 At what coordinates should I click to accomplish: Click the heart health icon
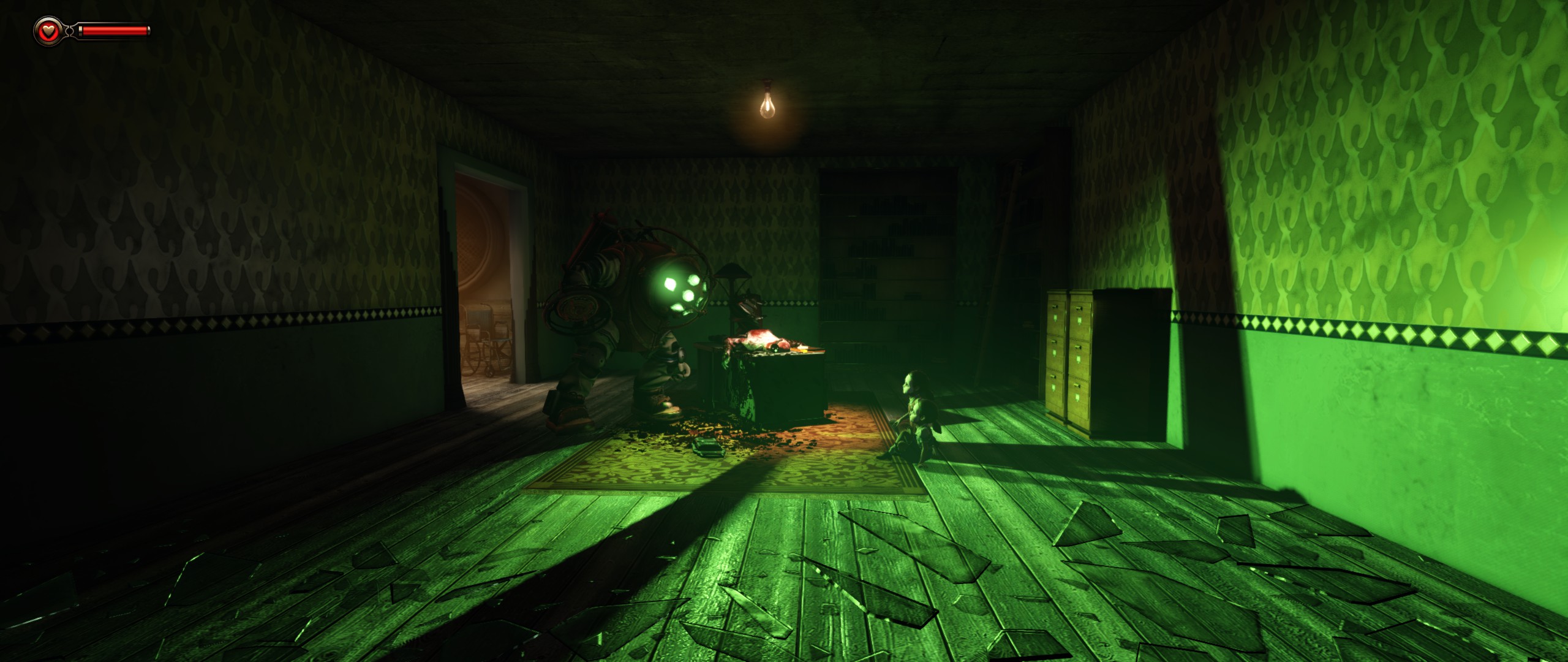[x=48, y=30]
